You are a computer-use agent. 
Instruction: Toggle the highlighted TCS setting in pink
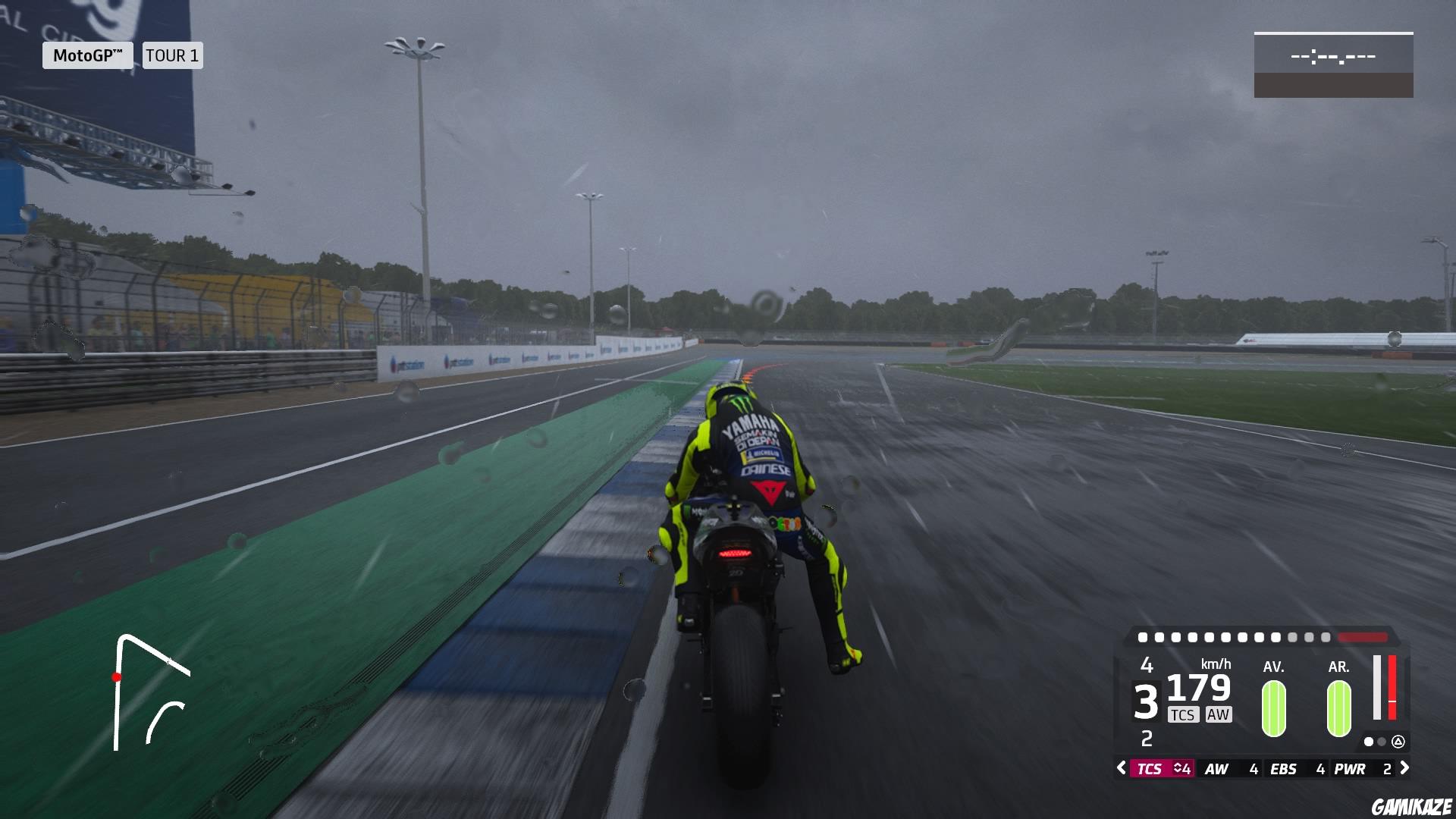1159,768
